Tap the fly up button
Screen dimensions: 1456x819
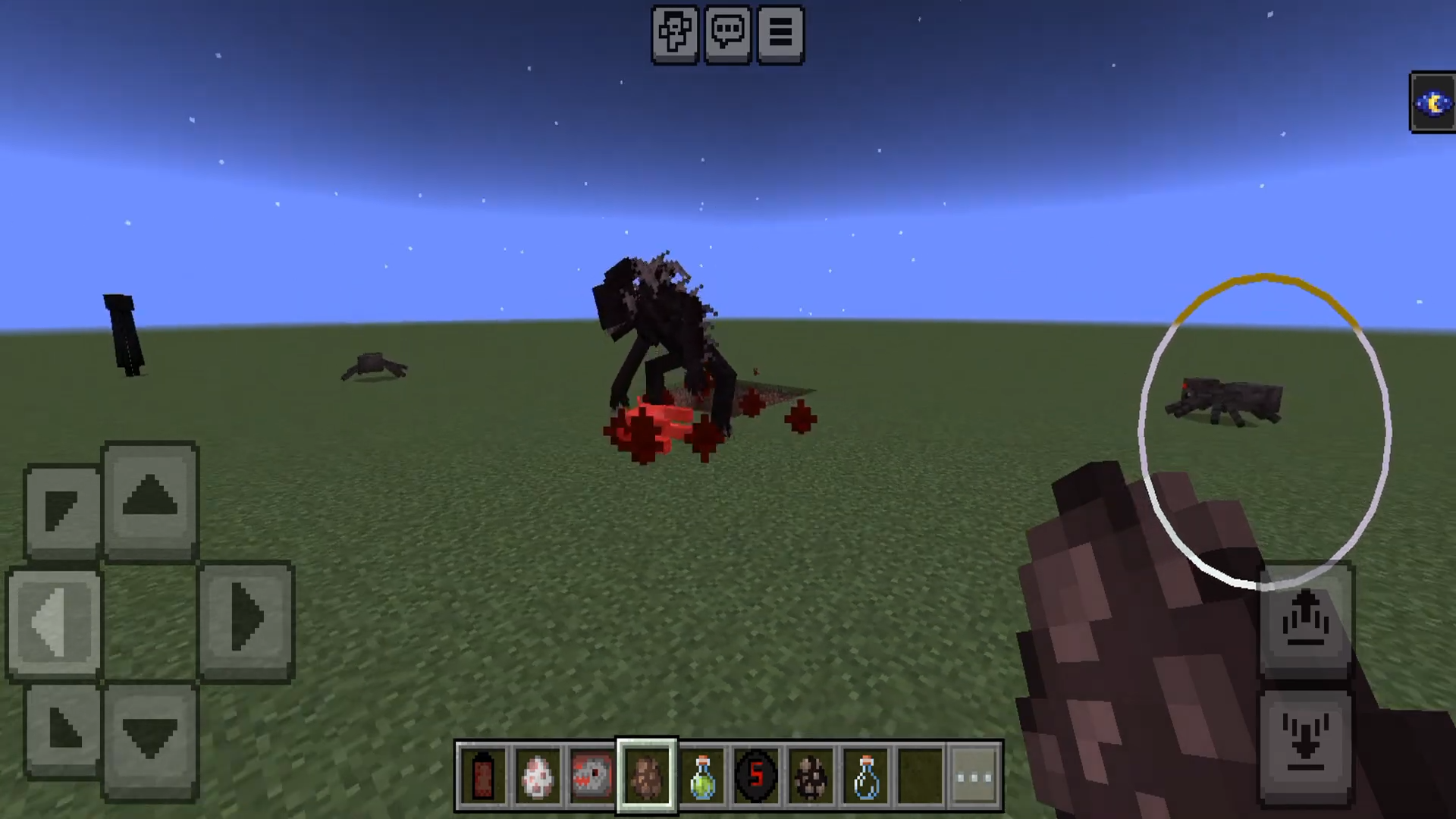click(1305, 621)
